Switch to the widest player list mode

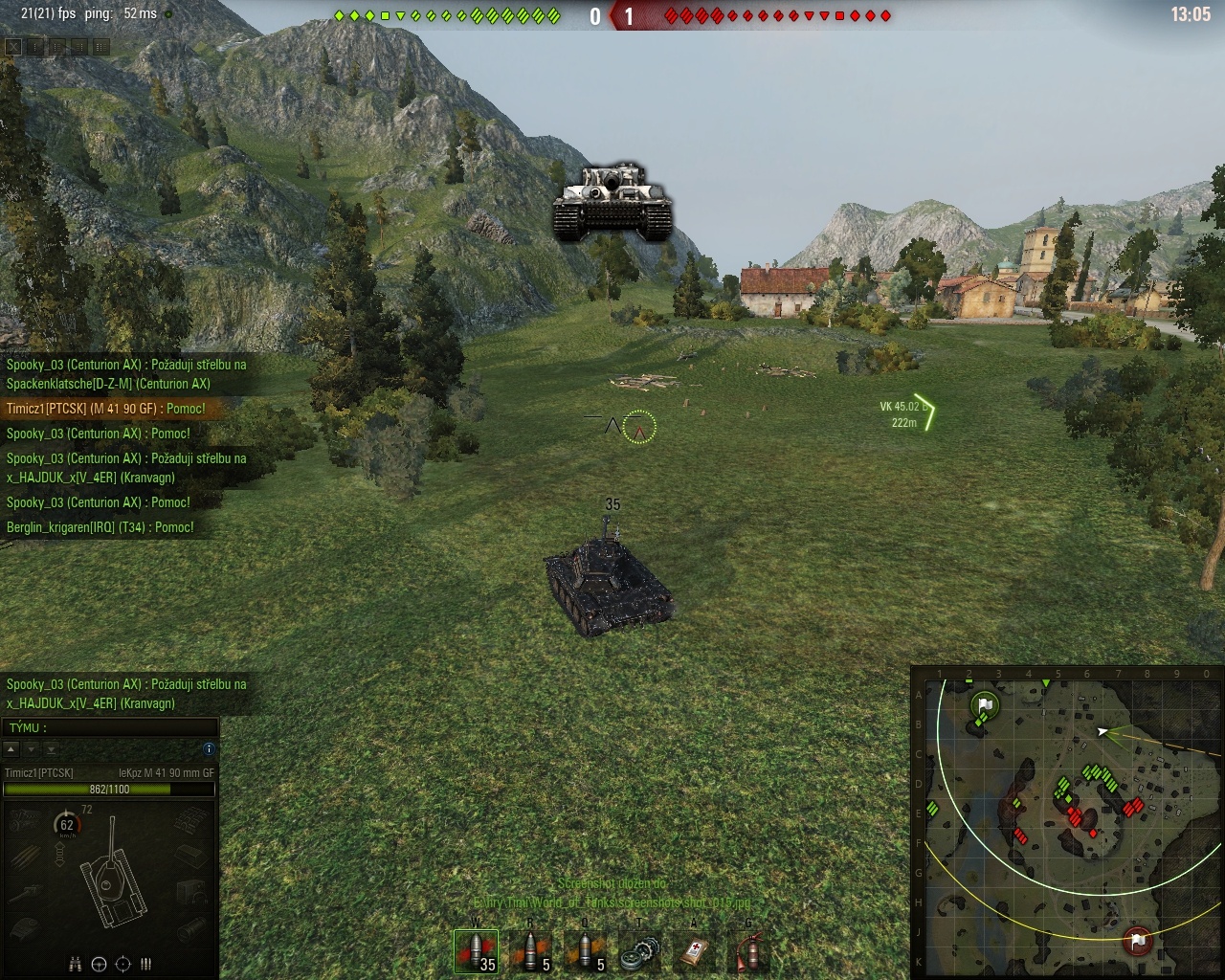point(101,46)
